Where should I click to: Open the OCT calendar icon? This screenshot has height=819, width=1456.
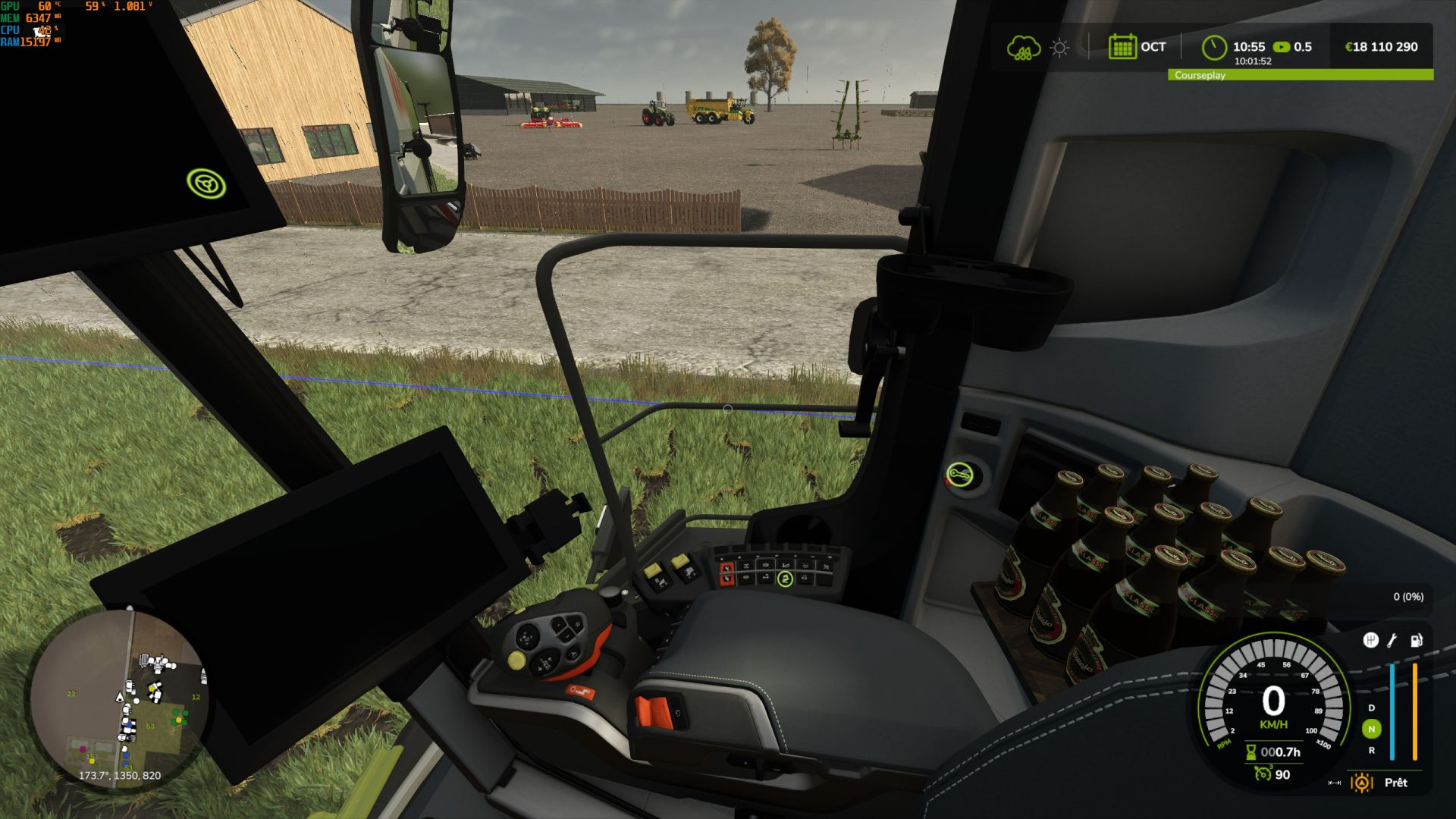coord(1122,47)
